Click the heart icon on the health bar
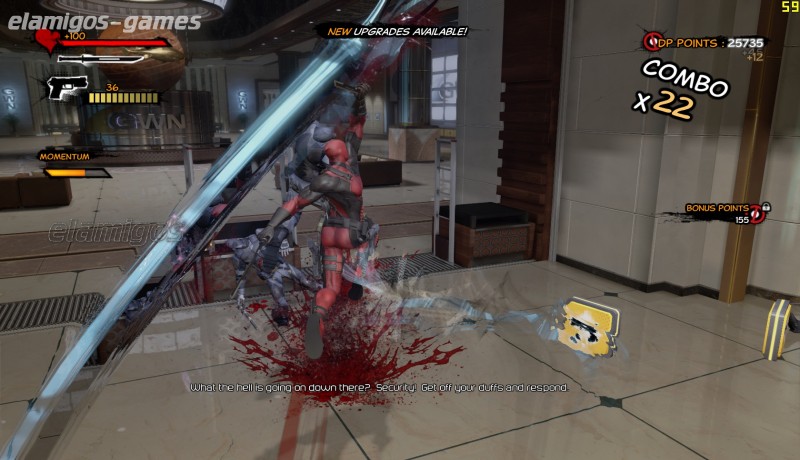Screen dimensions: 800x460 47,40
